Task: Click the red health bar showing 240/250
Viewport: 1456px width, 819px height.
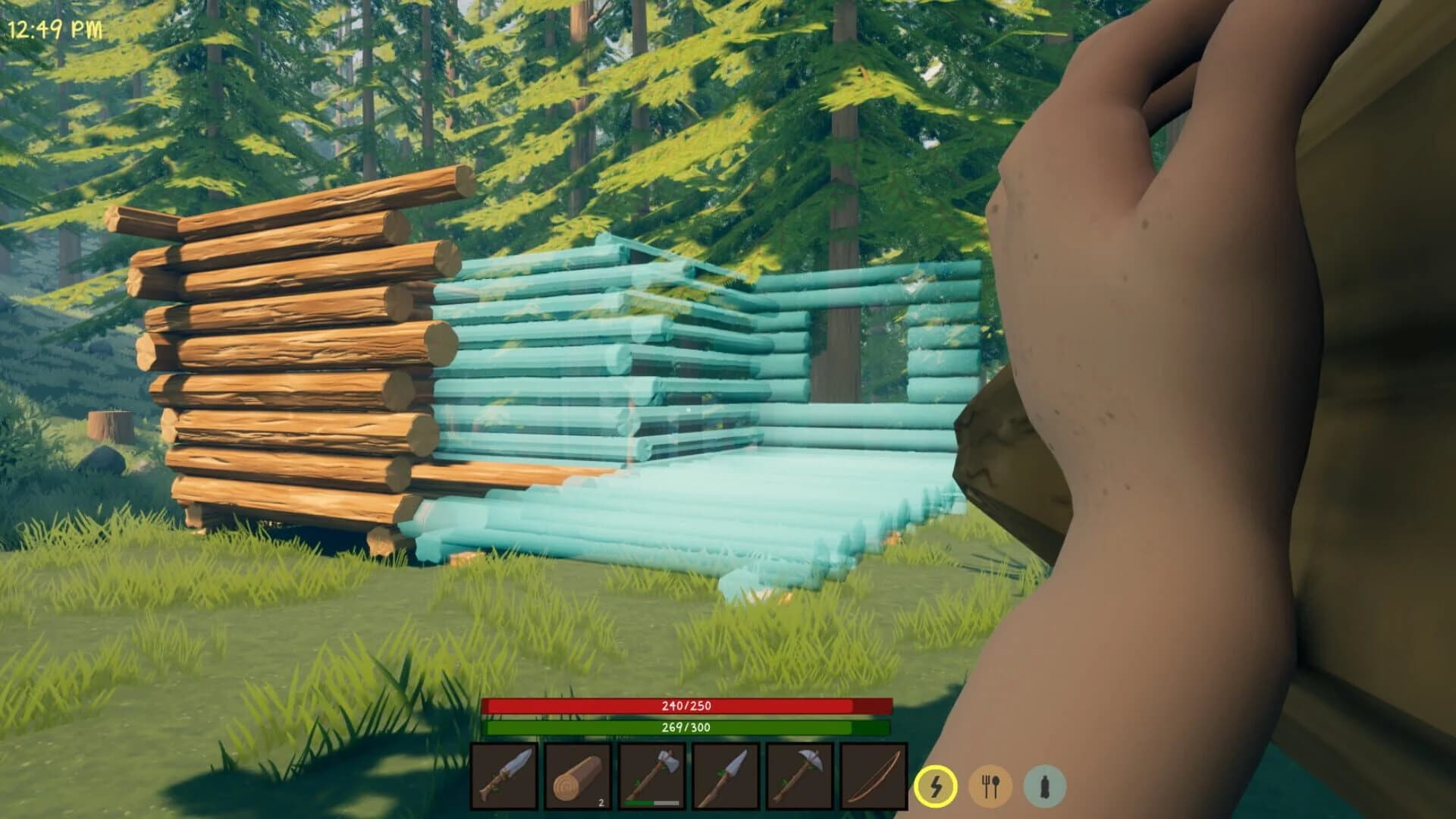Action: pos(689,704)
